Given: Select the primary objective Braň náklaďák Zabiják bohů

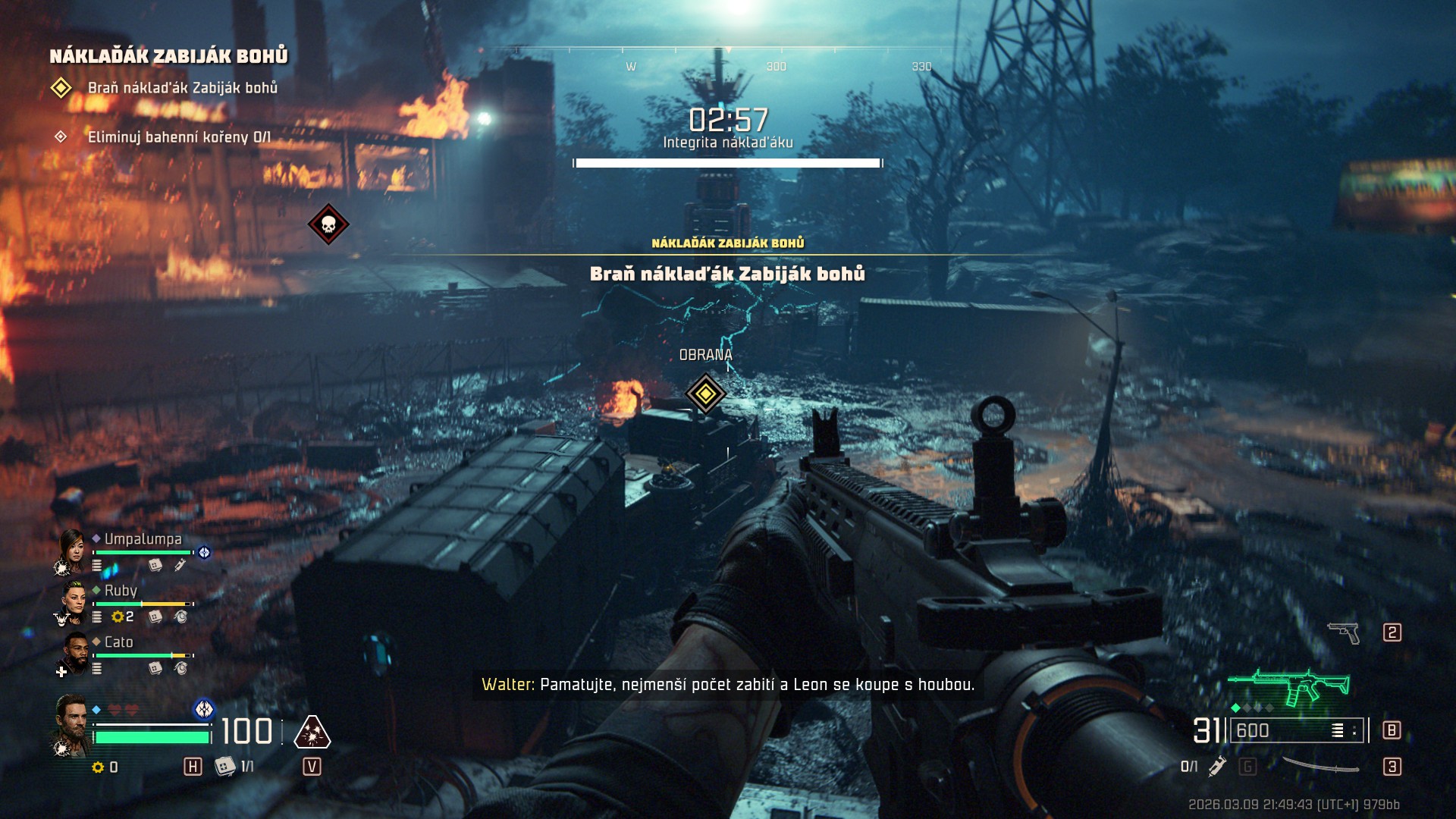Looking at the screenshot, I should [182, 88].
